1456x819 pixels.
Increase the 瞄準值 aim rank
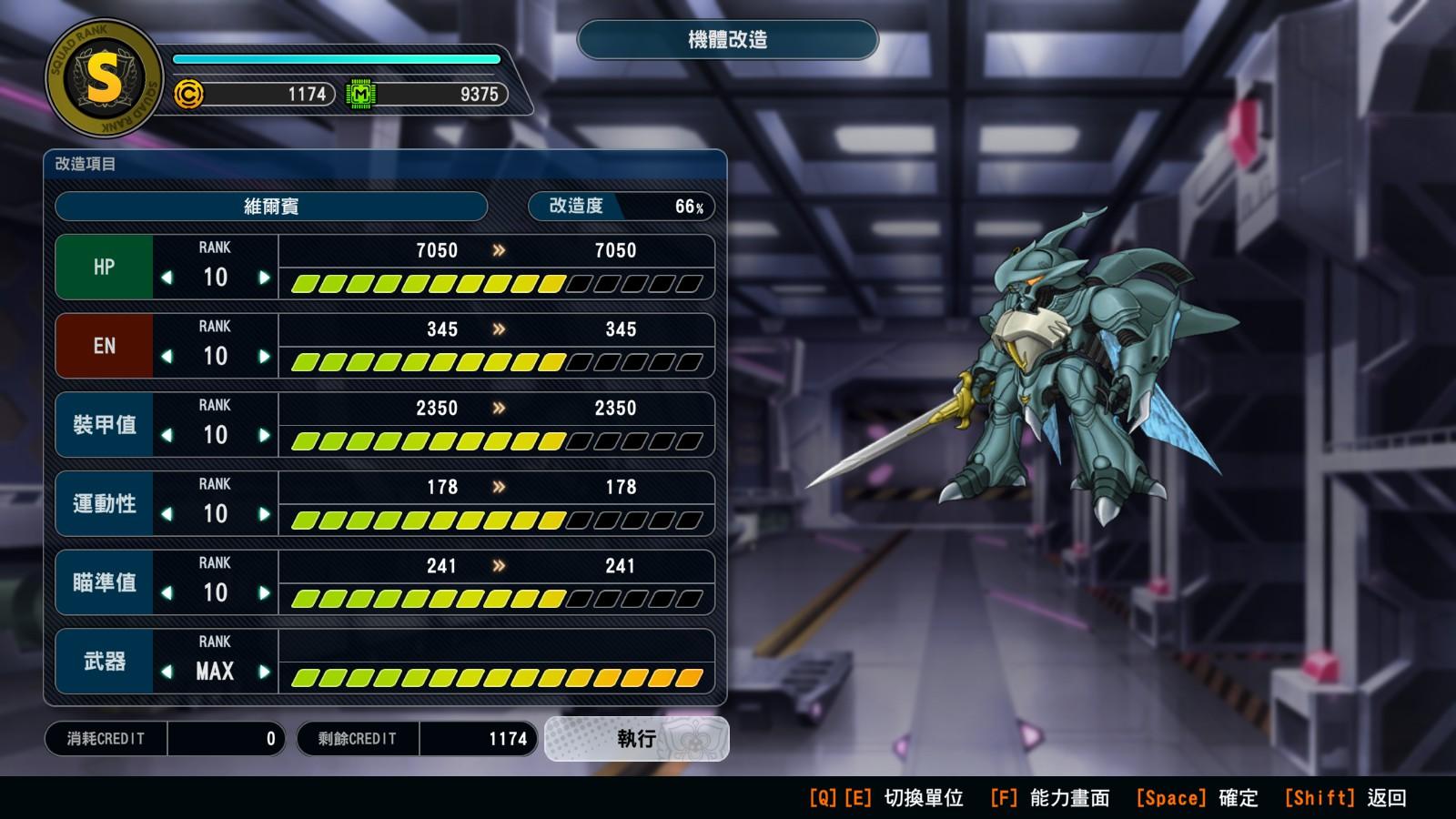(264, 593)
